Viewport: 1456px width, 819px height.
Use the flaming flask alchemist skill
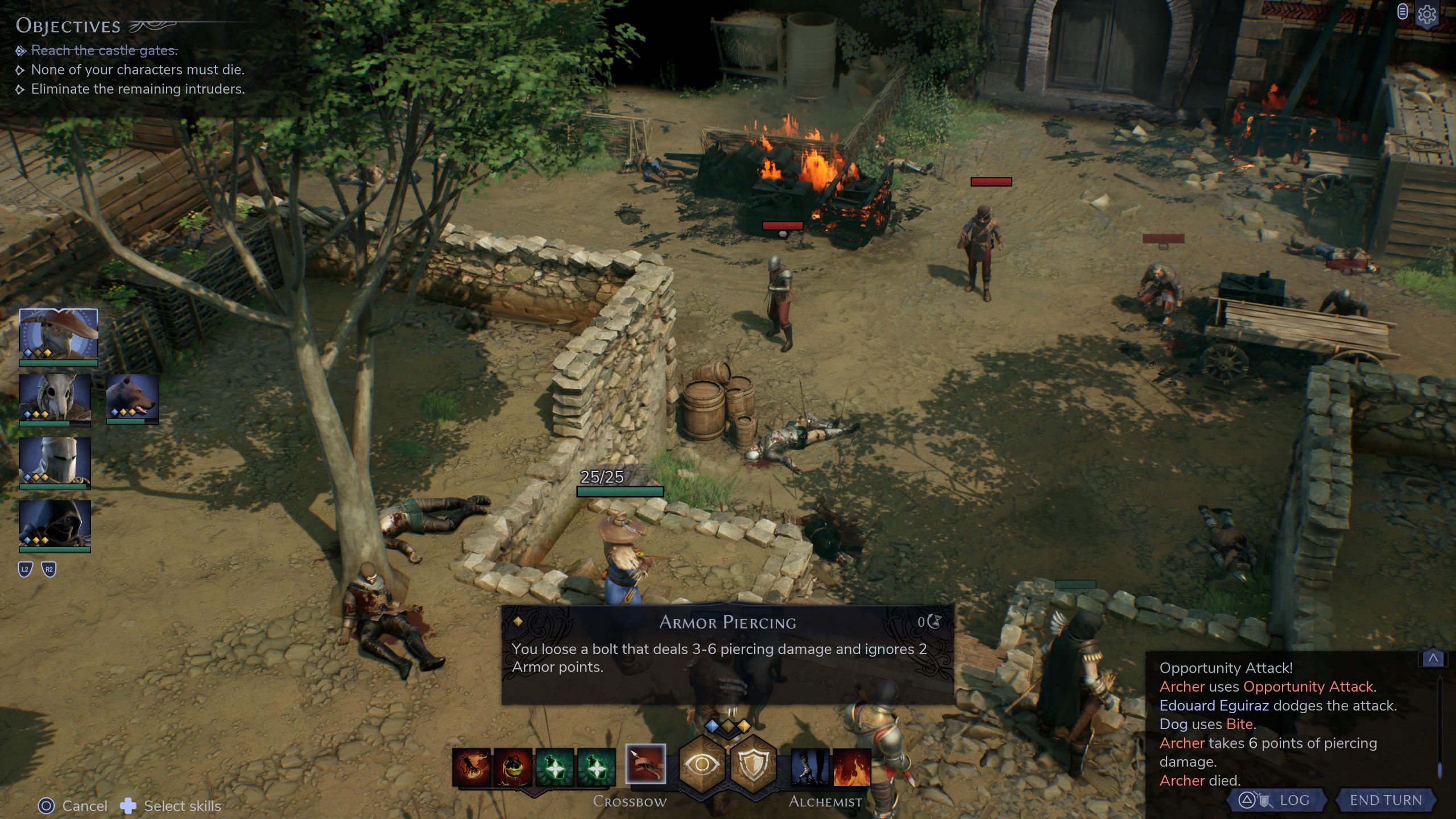[471, 767]
